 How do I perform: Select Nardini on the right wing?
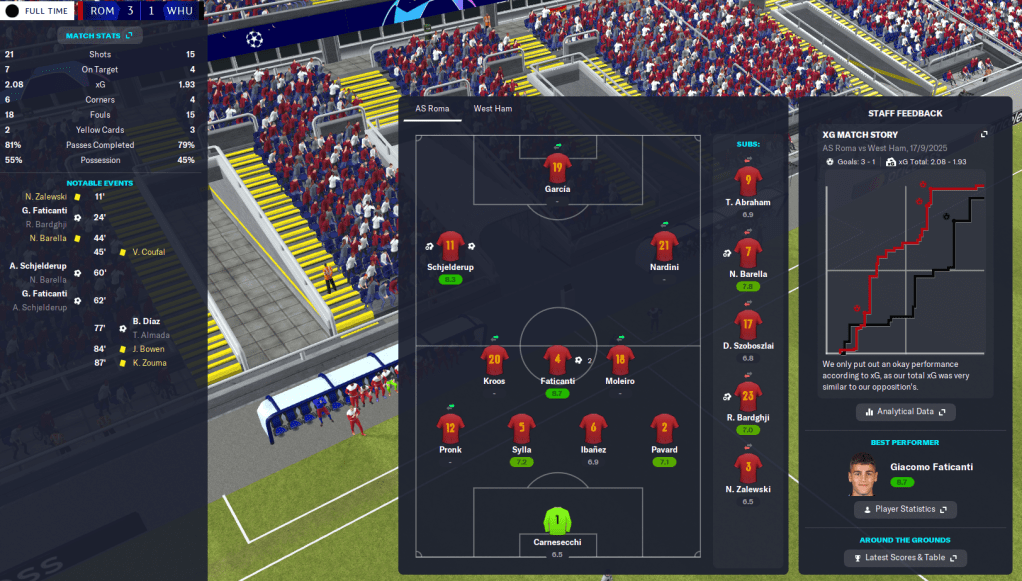(x=664, y=246)
